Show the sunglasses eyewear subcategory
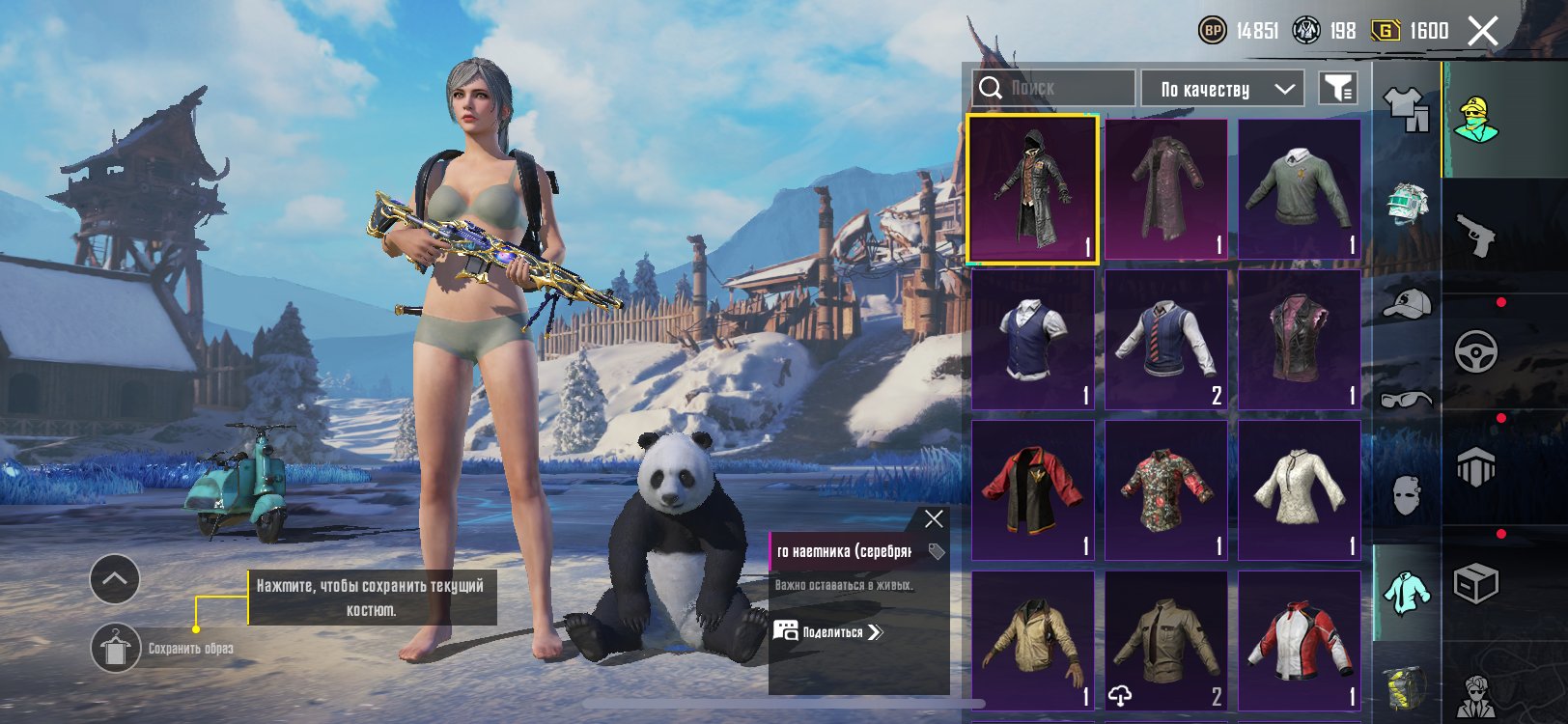 coord(1407,399)
